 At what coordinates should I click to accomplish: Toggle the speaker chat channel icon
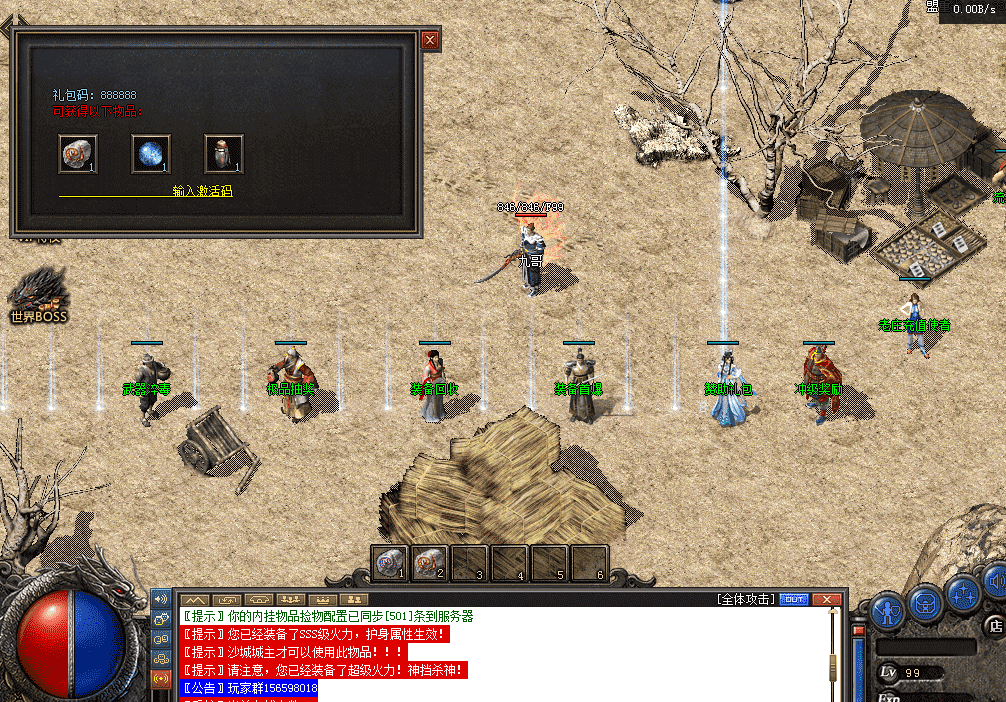tap(160, 599)
